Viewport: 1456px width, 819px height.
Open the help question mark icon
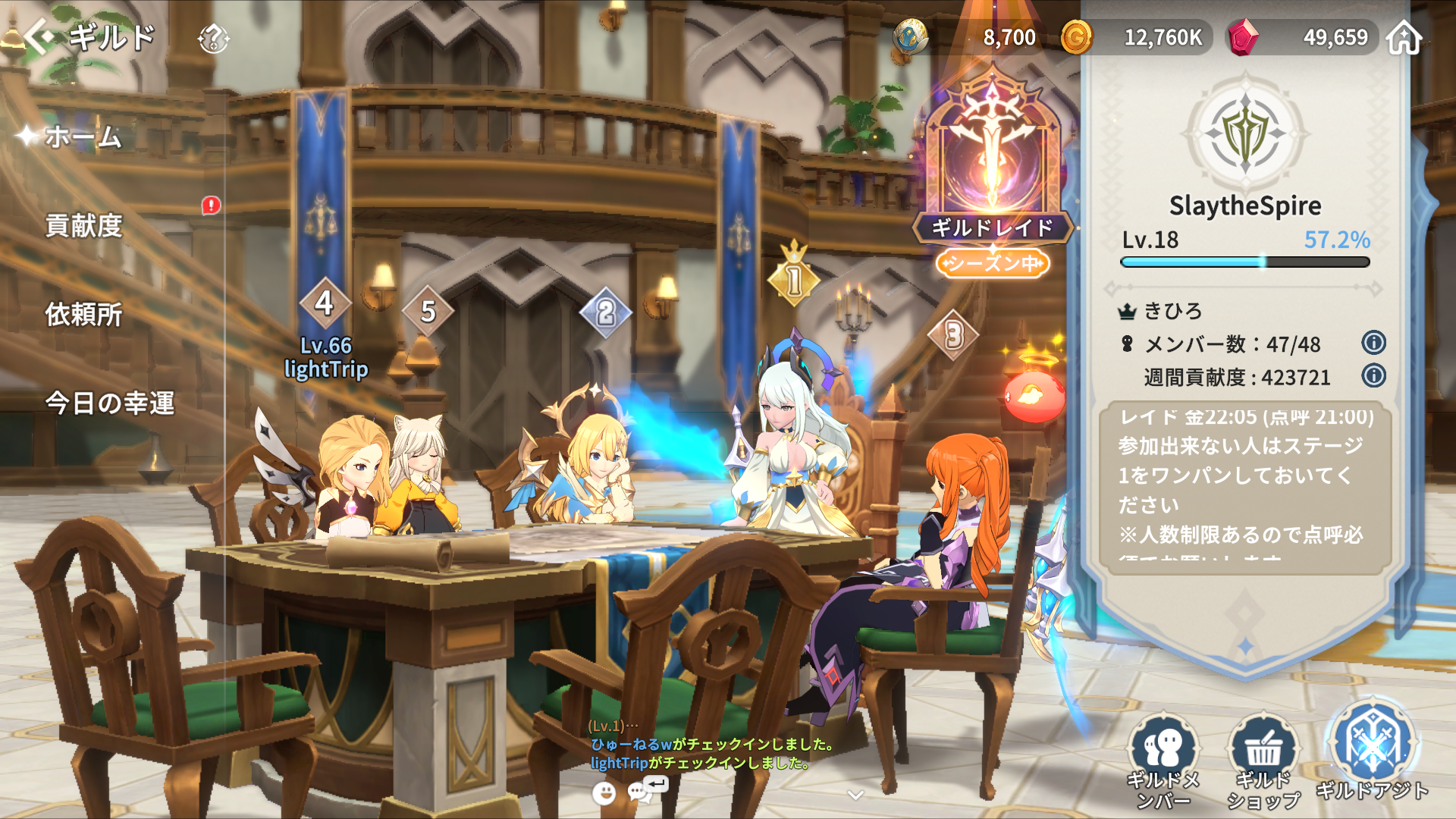click(213, 38)
